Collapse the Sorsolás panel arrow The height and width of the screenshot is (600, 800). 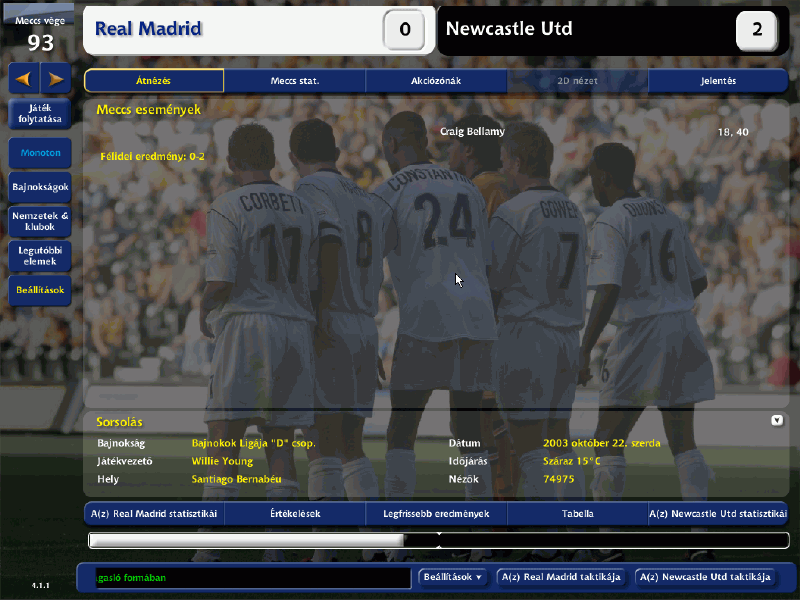pyautogui.click(x=777, y=421)
